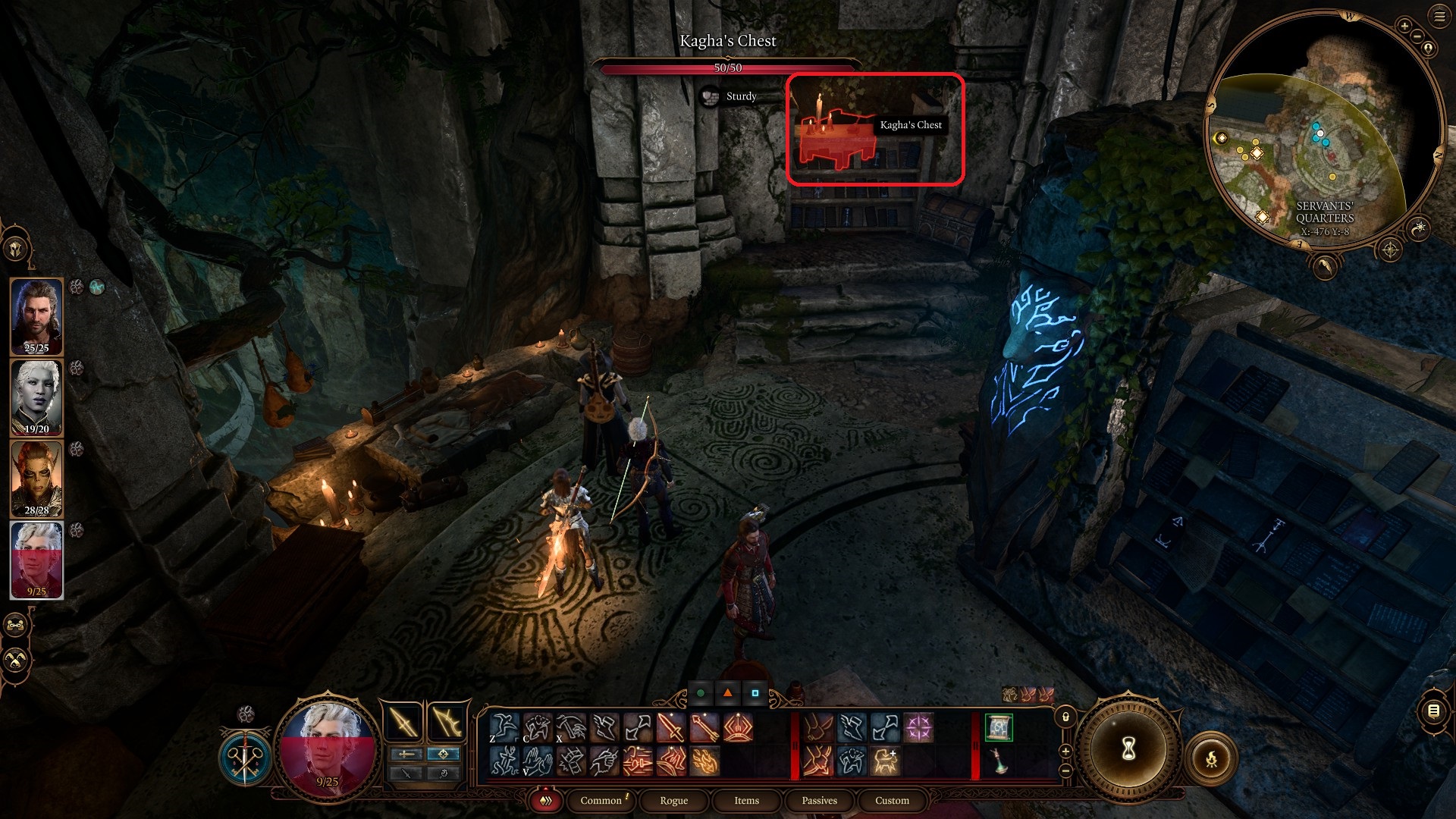This screenshot has height=819, width=1456.
Task: Switch to the melee weapon set toggle
Action: [407, 754]
